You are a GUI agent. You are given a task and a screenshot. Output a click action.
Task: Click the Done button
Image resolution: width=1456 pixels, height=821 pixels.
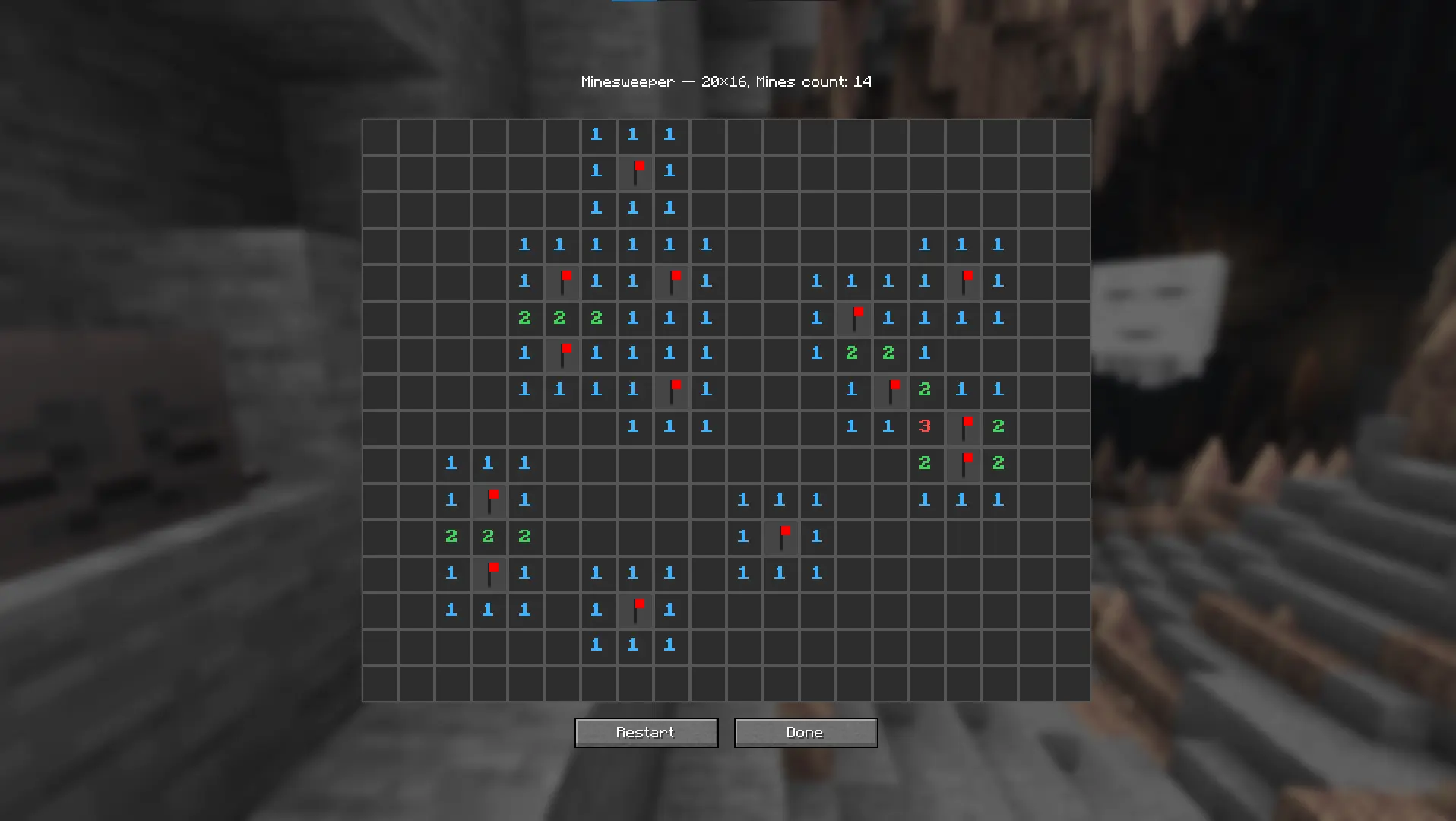(805, 732)
